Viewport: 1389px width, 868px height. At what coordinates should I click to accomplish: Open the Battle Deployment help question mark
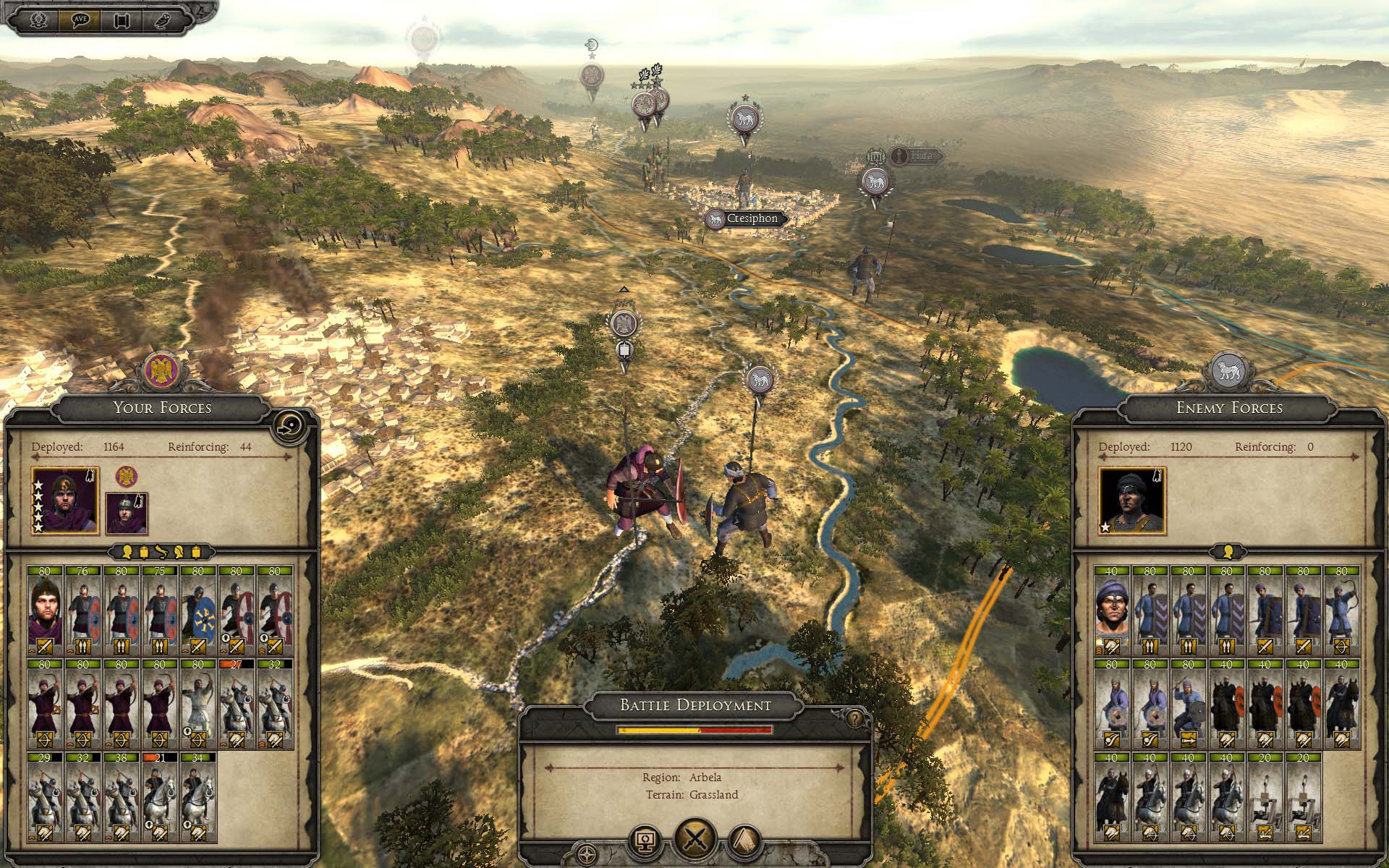point(855,719)
